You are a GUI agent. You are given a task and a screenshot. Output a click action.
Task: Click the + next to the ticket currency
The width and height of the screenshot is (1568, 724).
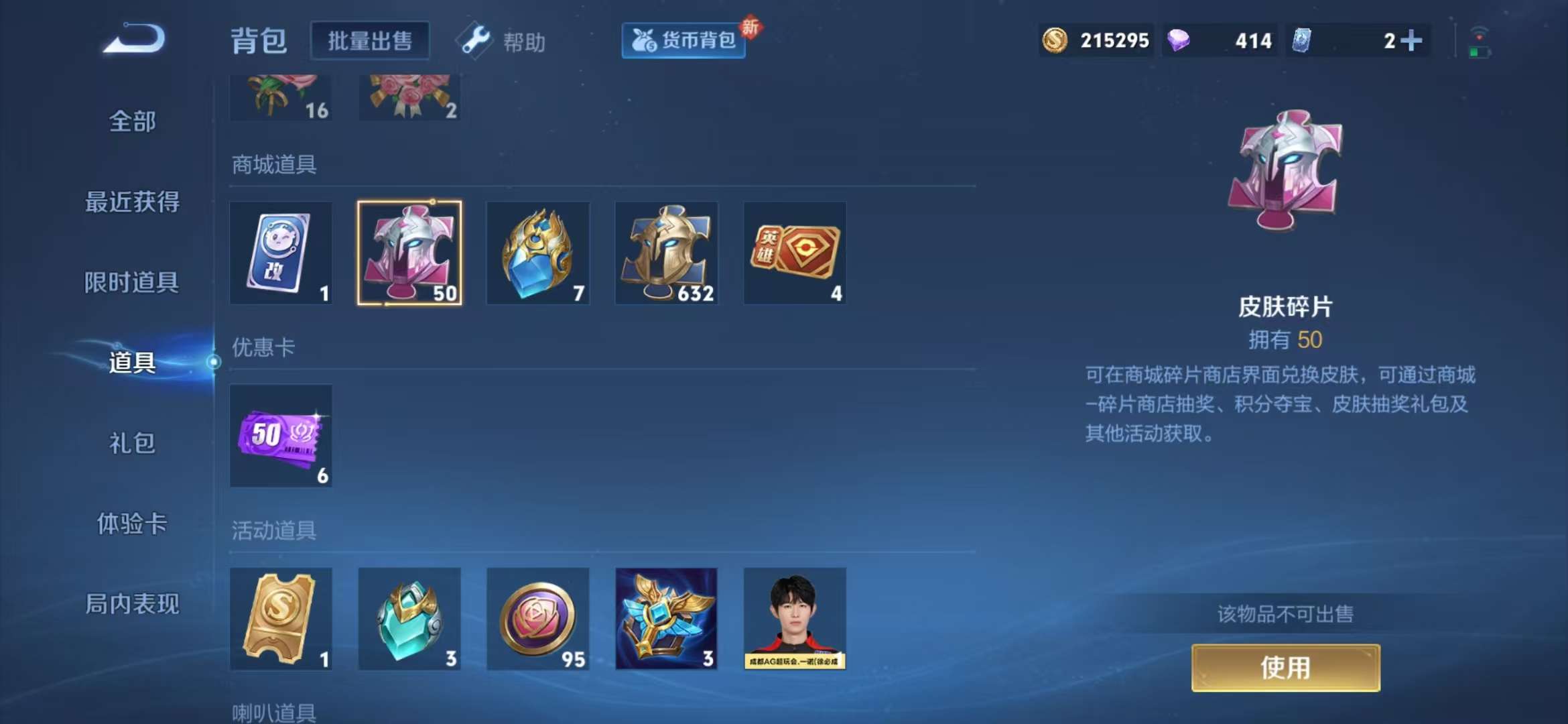pyautogui.click(x=1413, y=40)
